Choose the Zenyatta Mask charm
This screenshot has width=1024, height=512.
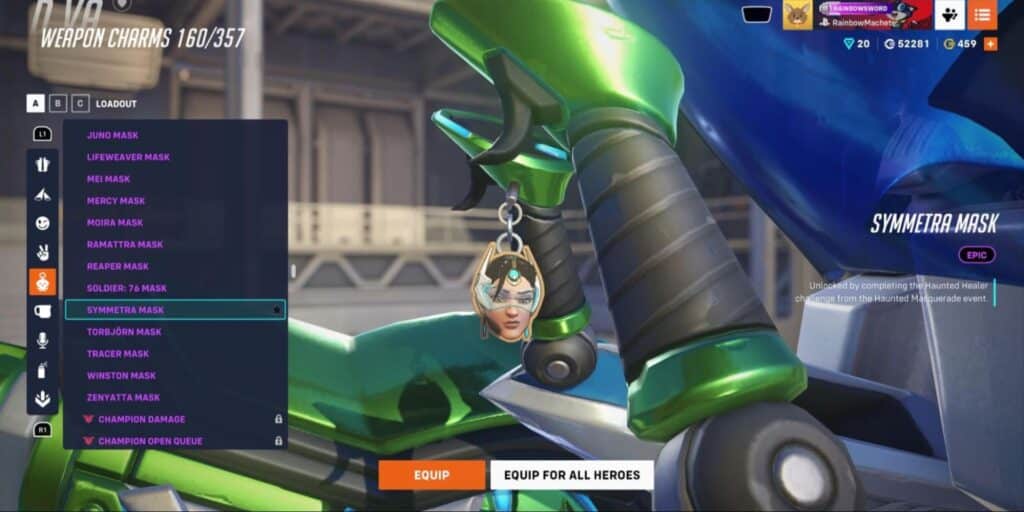coord(123,398)
